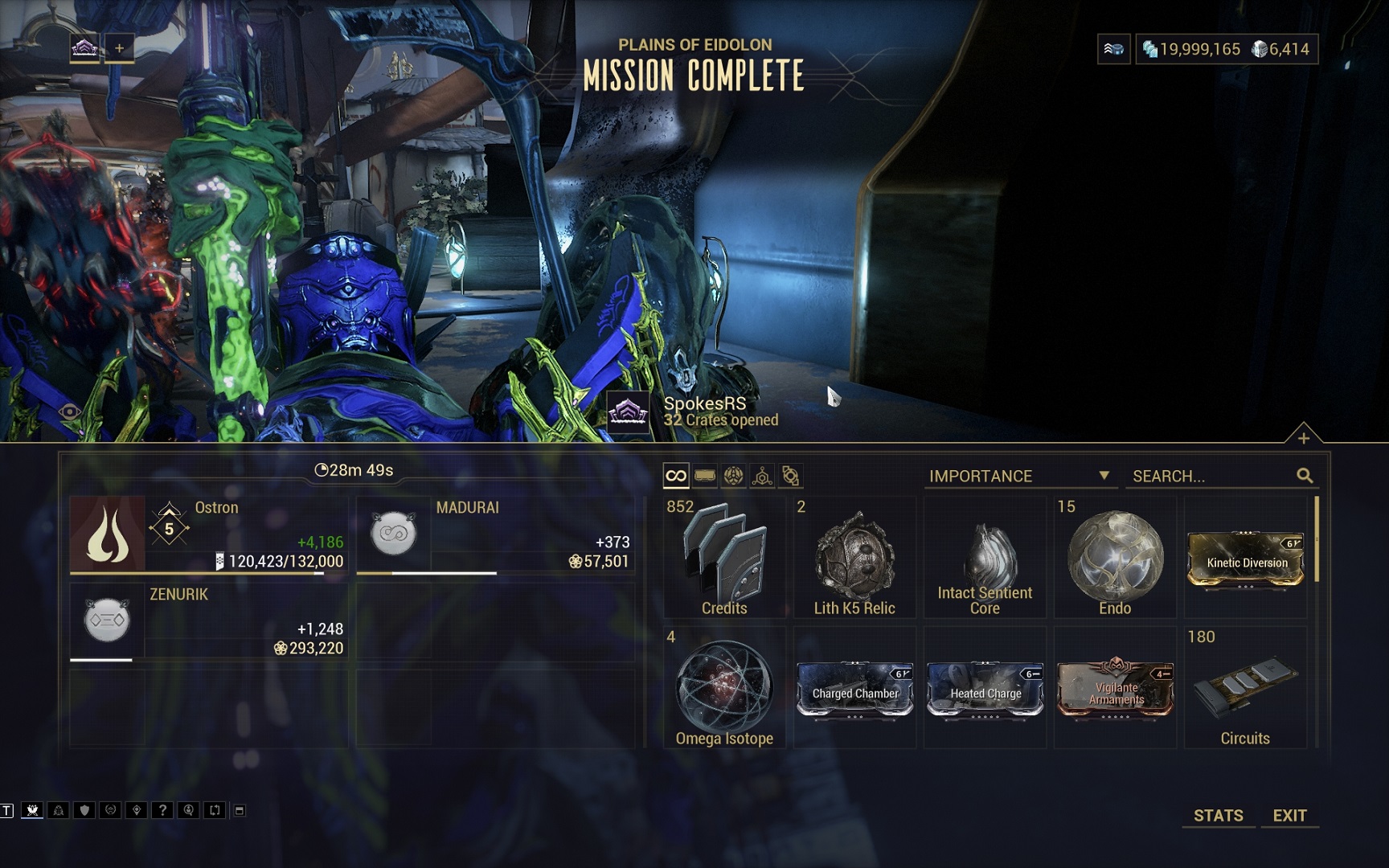Image resolution: width=1389 pixels, height=868 pixels.
Task: Select the infinity all-rewards filter tab
Action: [676, 476]
